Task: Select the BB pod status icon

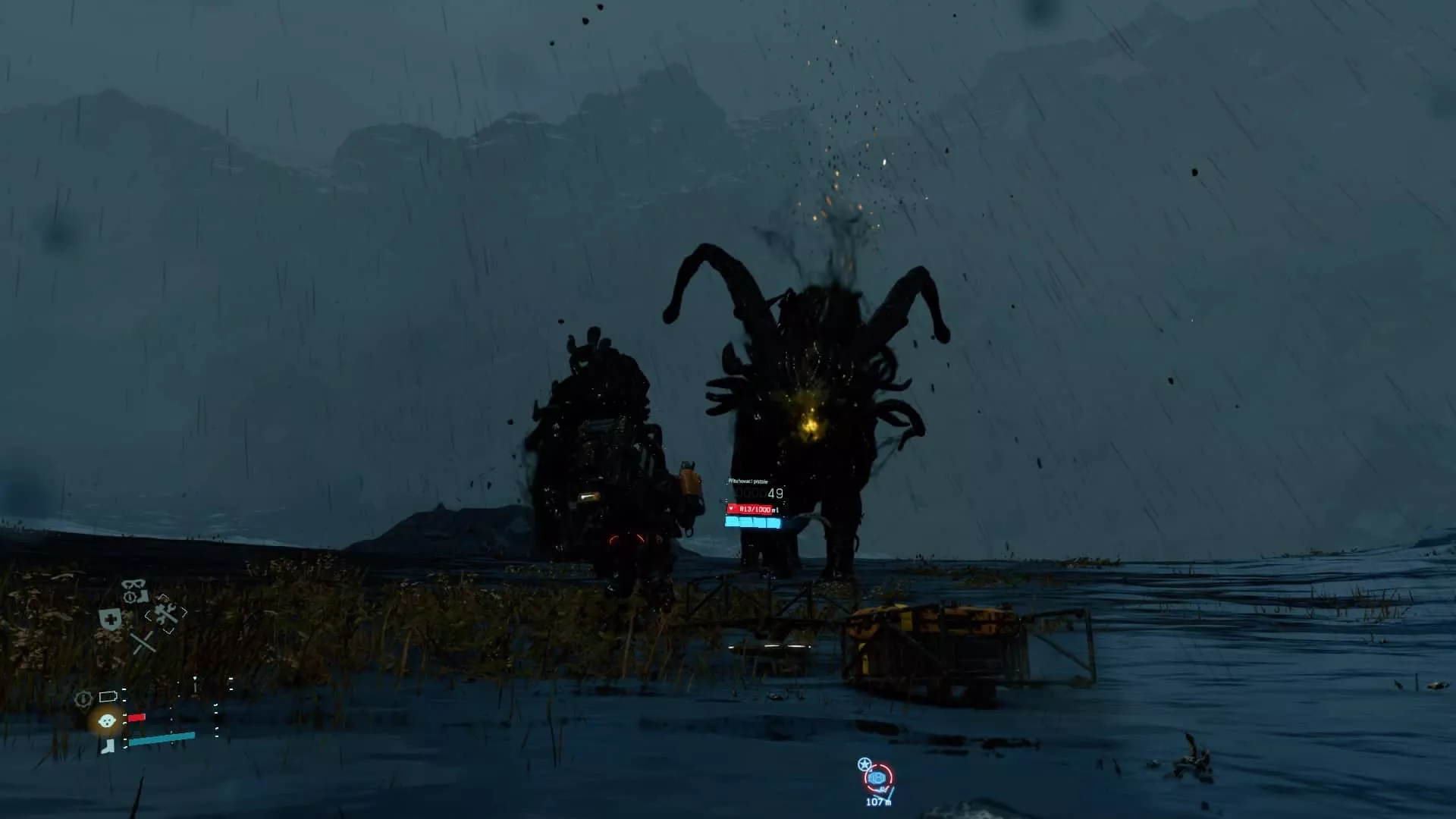Action: [107, 720]
